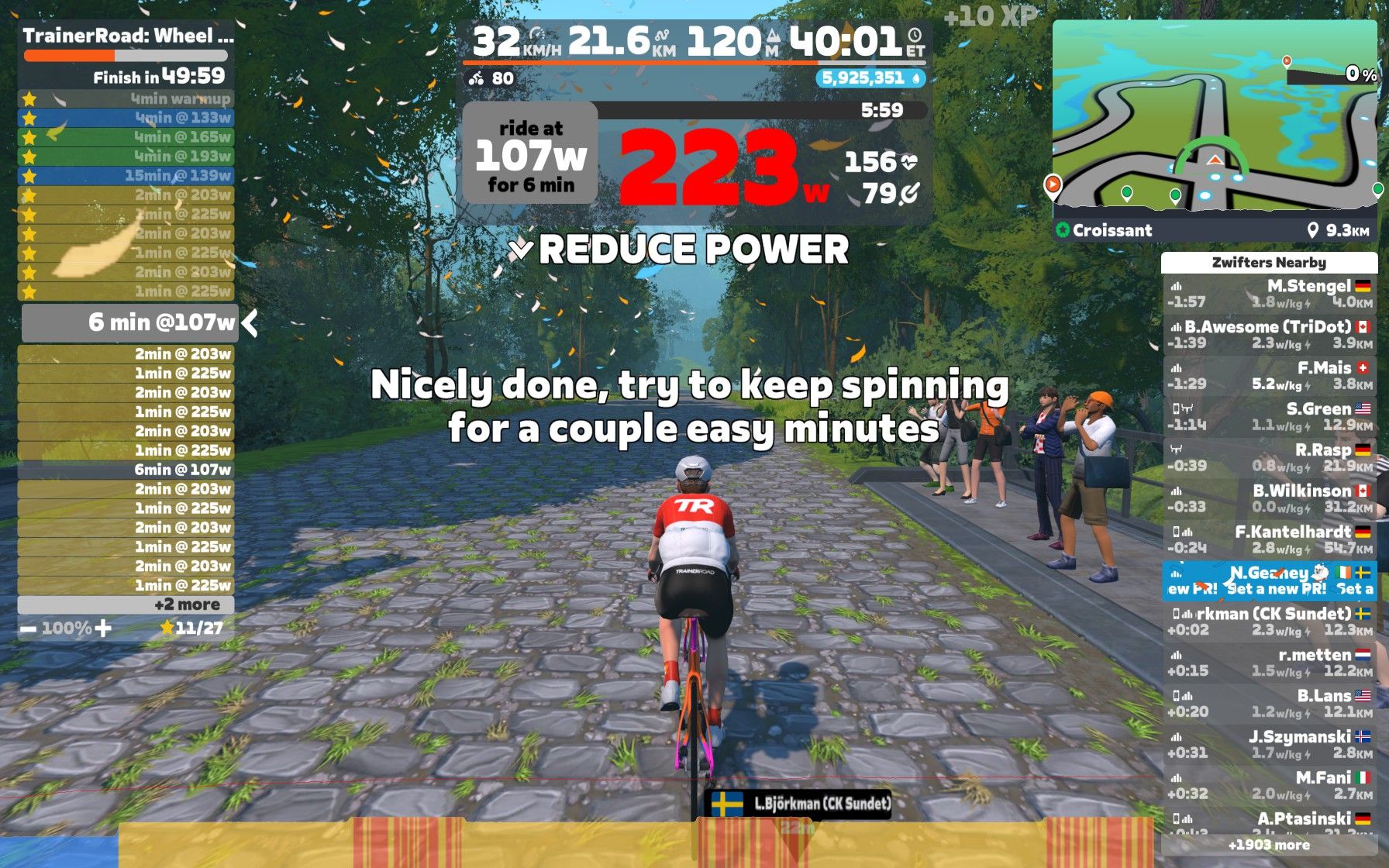This screenshot has width=1389, height=868.
Task: Pick M.Fani in the rider list
Action: 1269,786
